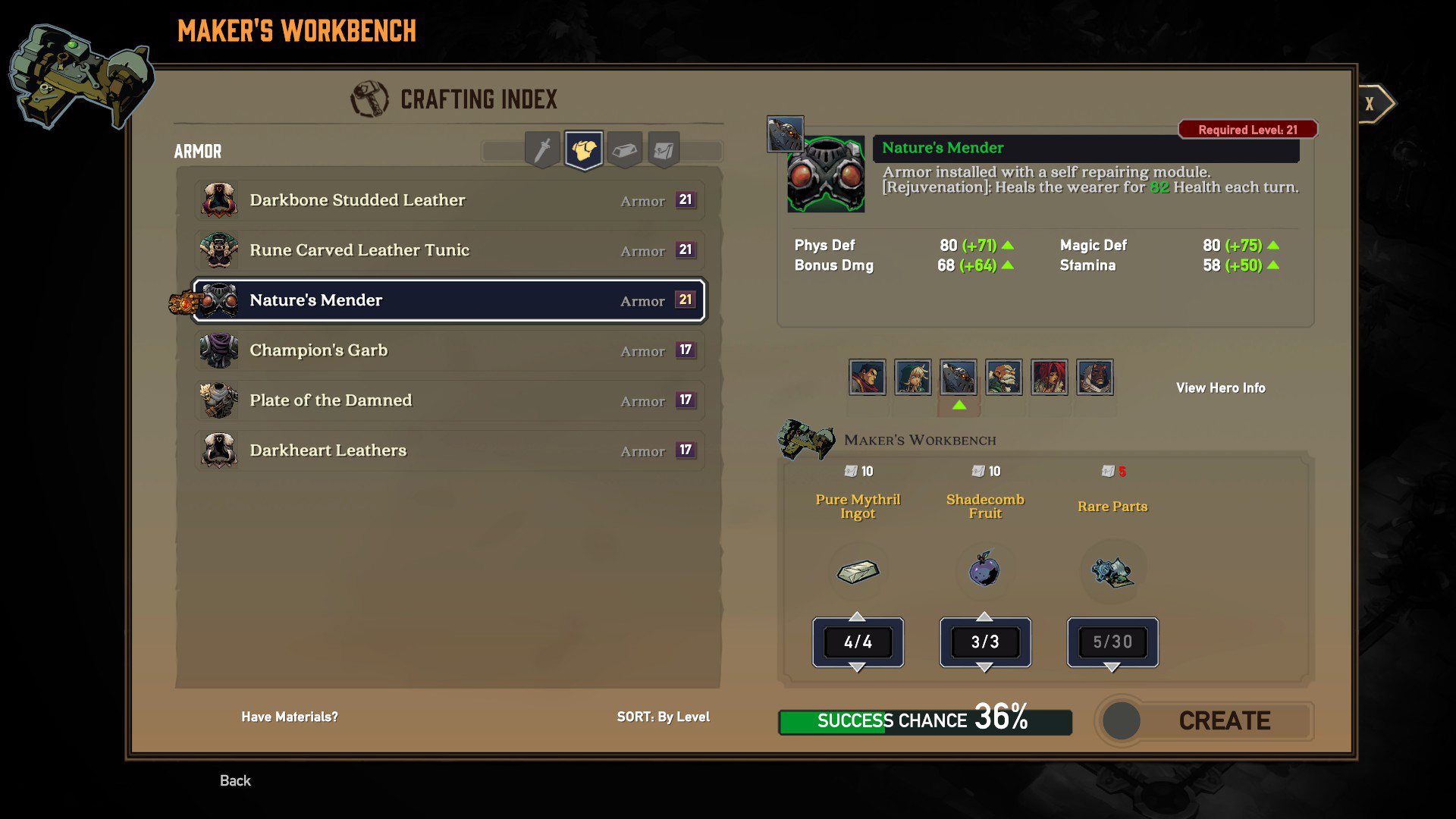
Task: Click the Maker's Workbench icon above the materials panel
Action: coord(806,440)
